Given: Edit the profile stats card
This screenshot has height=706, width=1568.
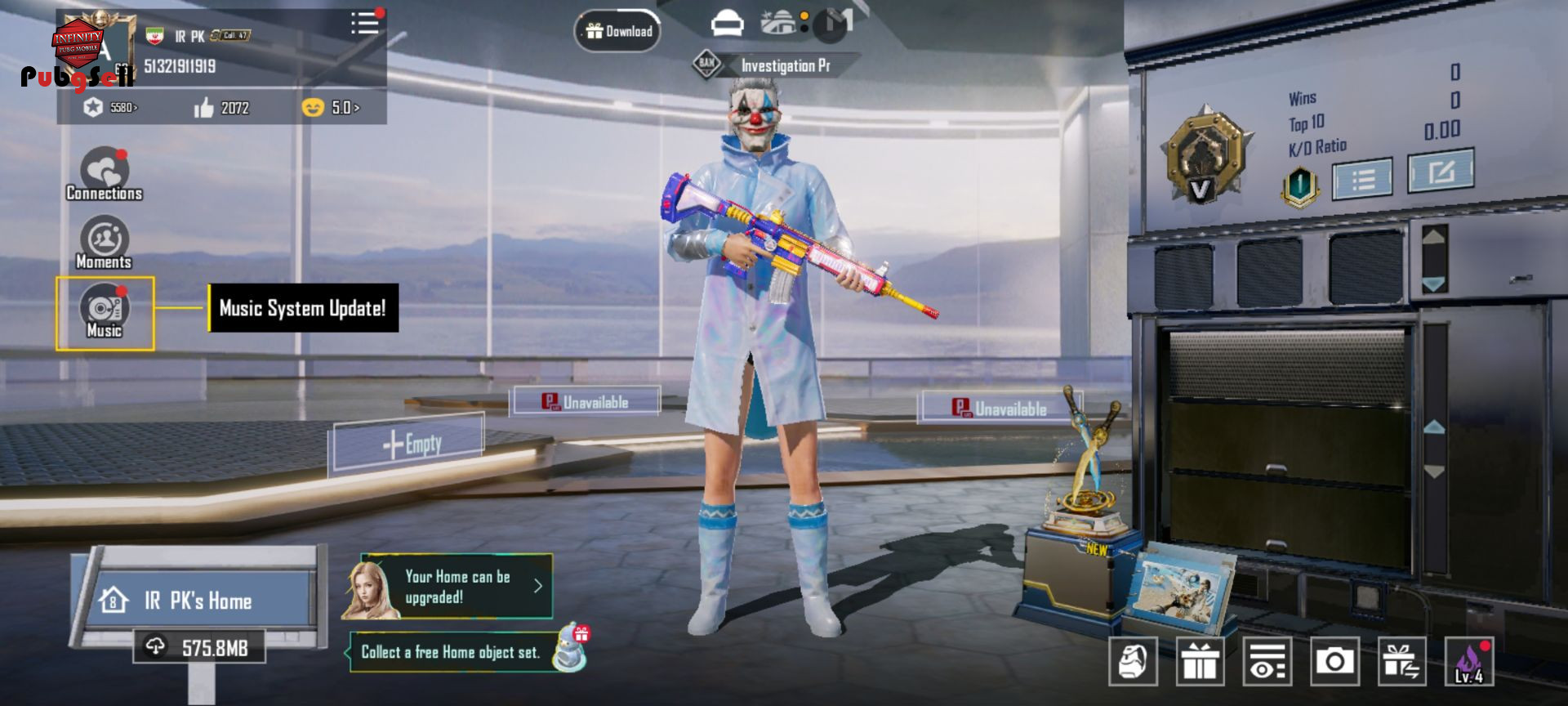Looking at the screenshot, I should [1441, 171].
